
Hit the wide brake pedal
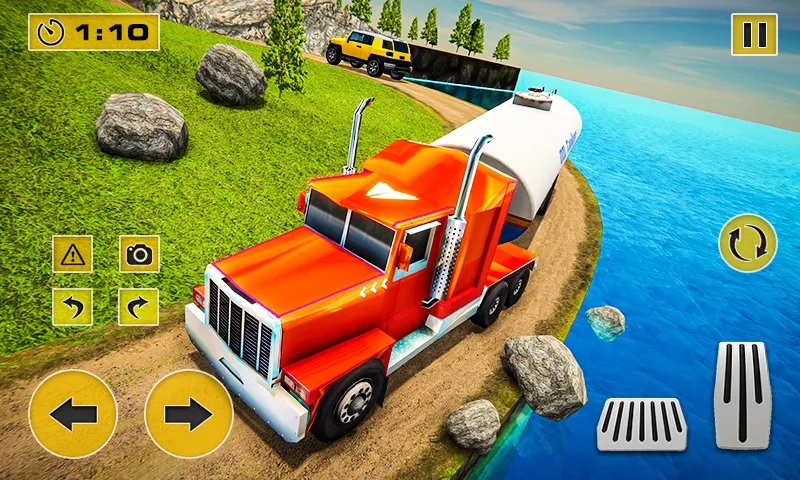pyautogui.click(x=641, y=423)
